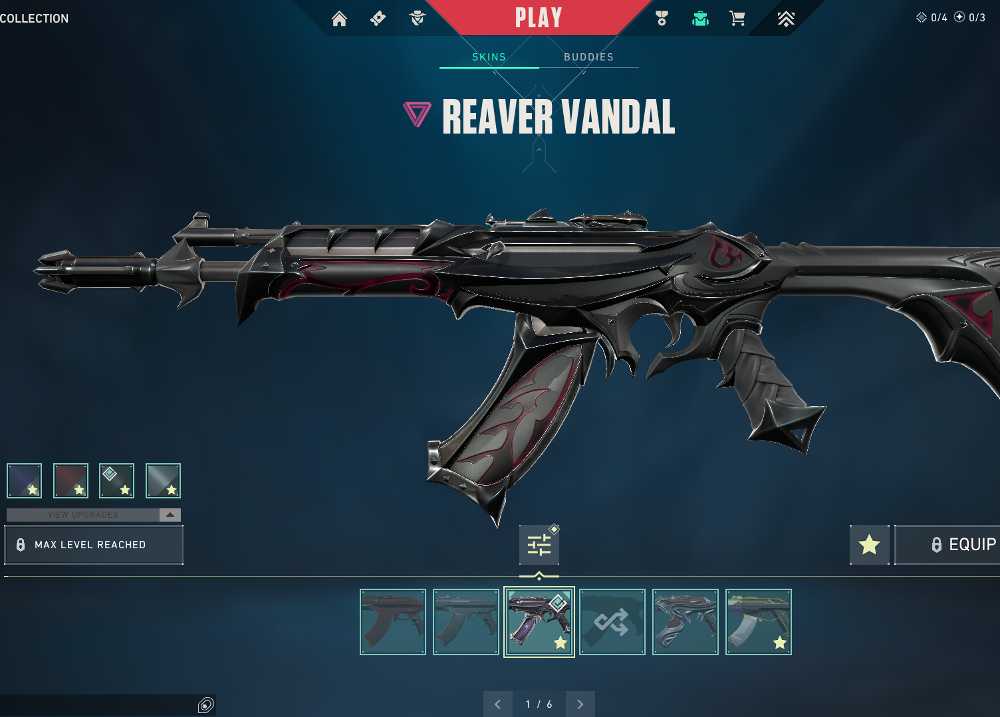Open the career medal icon

[x=661, y=18]
